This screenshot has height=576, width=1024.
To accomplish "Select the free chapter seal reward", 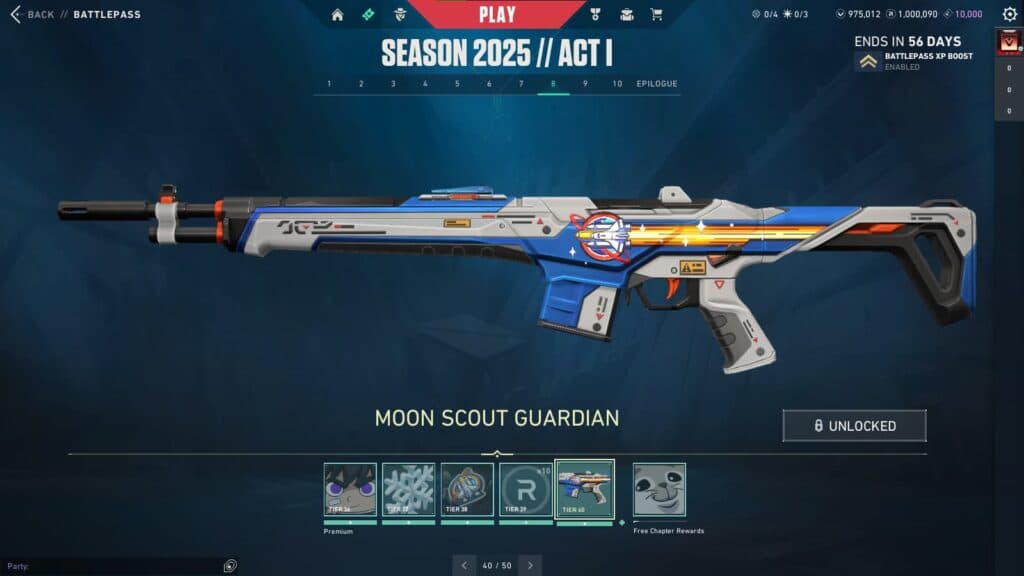I will click(x=659, y=489).
